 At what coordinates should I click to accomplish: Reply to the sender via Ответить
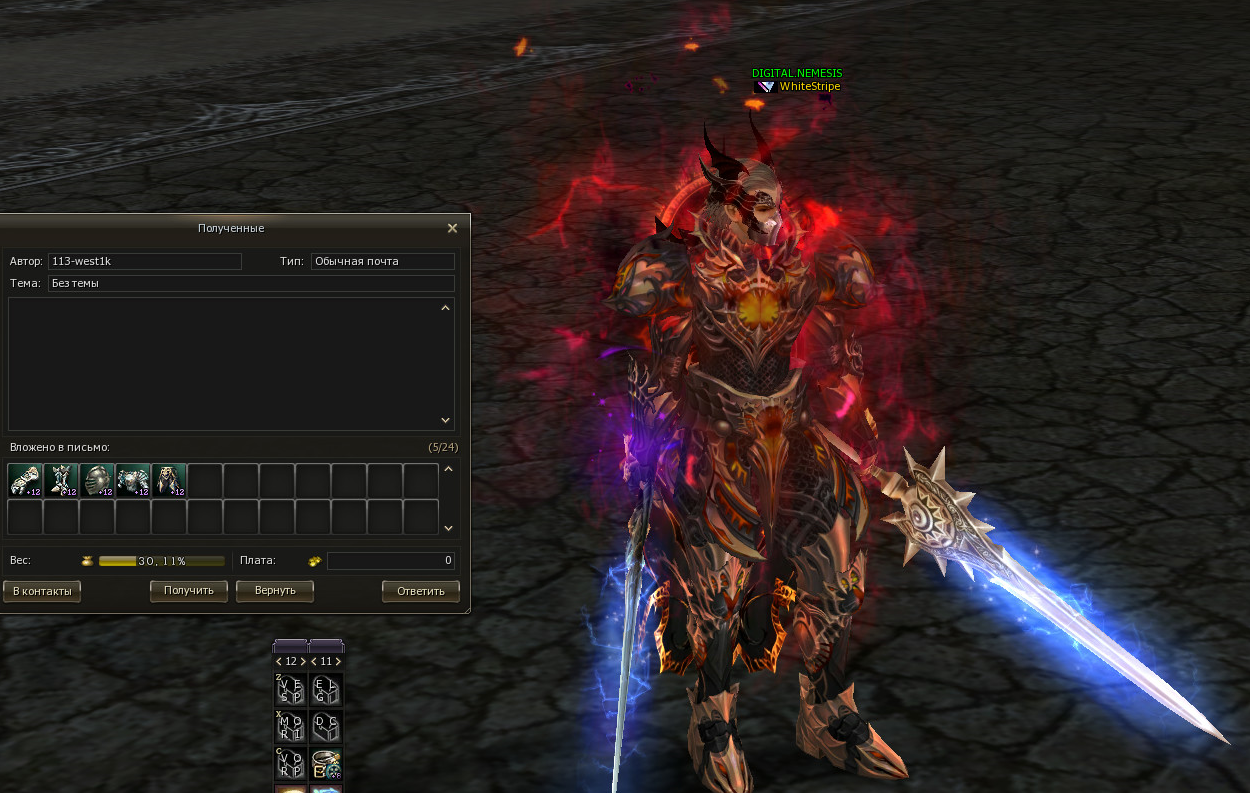pyautogui.click(x=421, y=591)
